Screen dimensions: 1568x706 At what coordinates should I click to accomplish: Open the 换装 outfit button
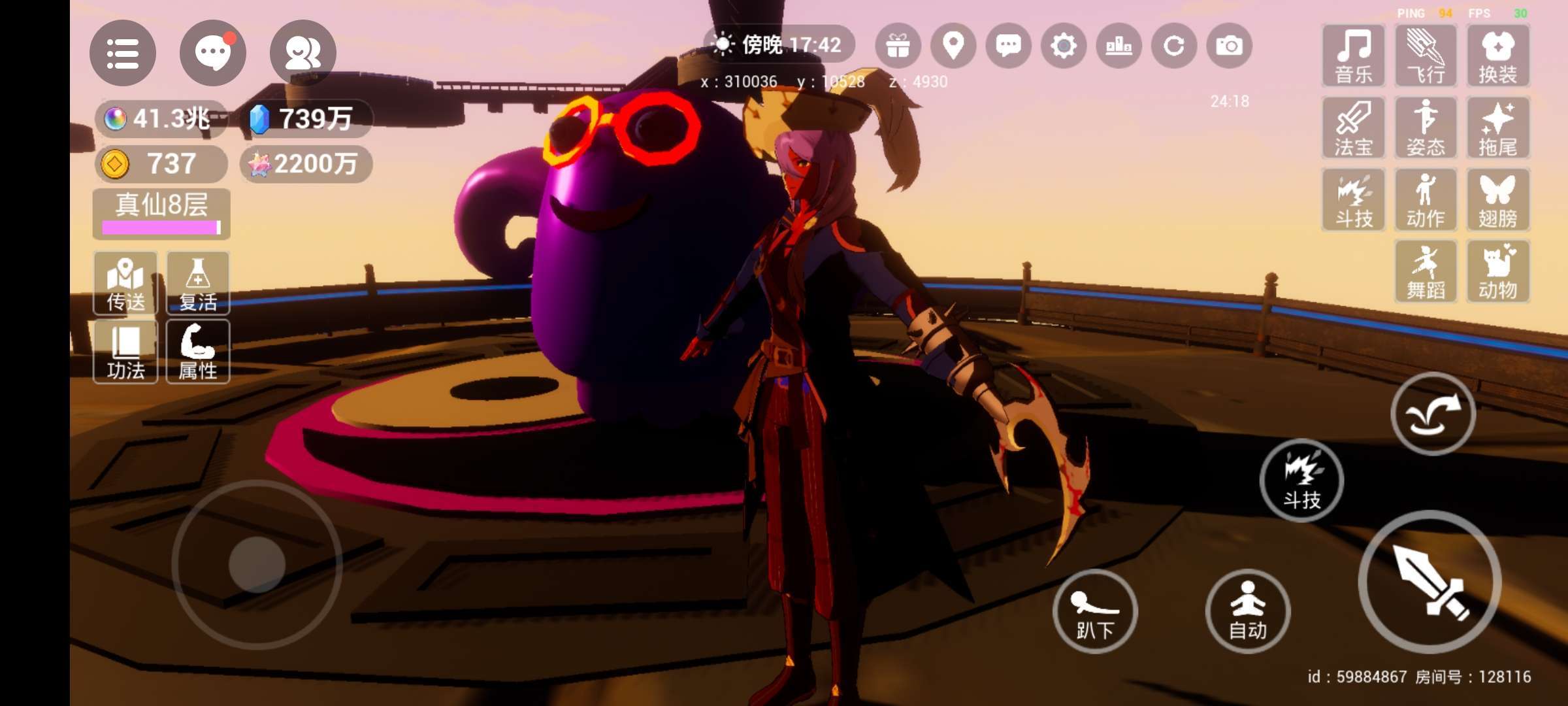(x=1497, y=56)
